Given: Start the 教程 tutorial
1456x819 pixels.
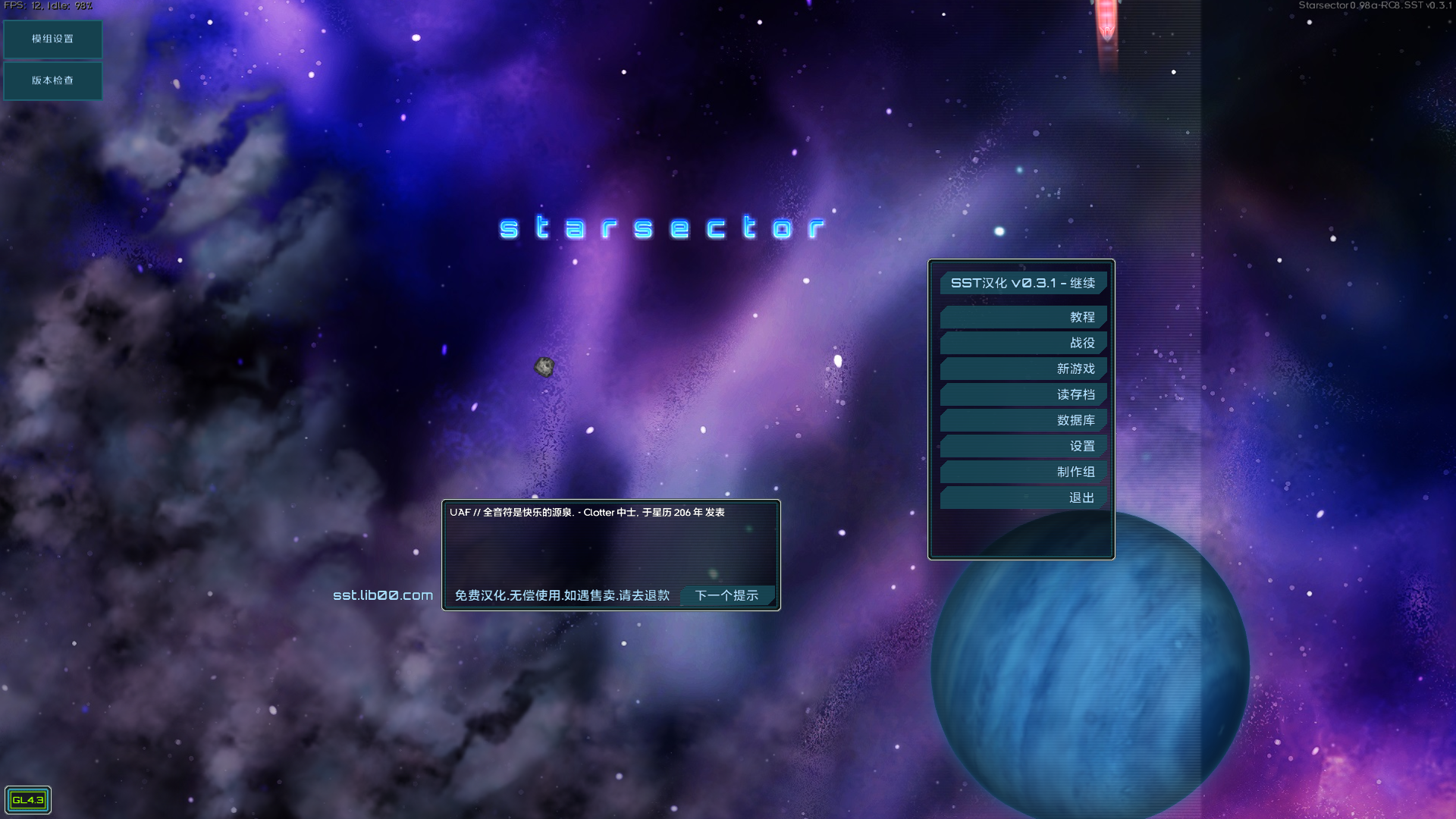Looking at the screenshot, I should 1023,316.
